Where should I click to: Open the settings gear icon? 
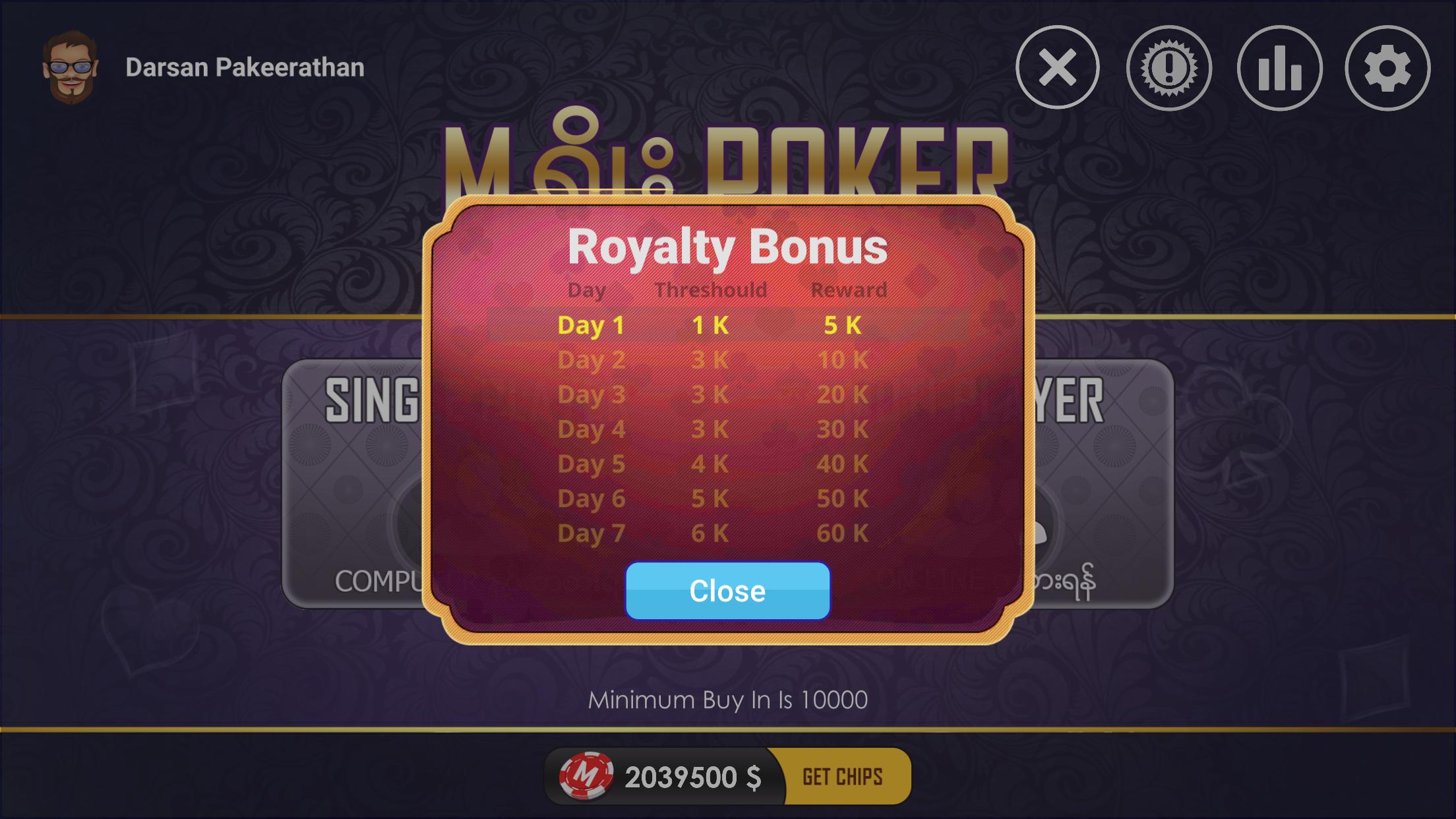click(x=1388, y=69)
